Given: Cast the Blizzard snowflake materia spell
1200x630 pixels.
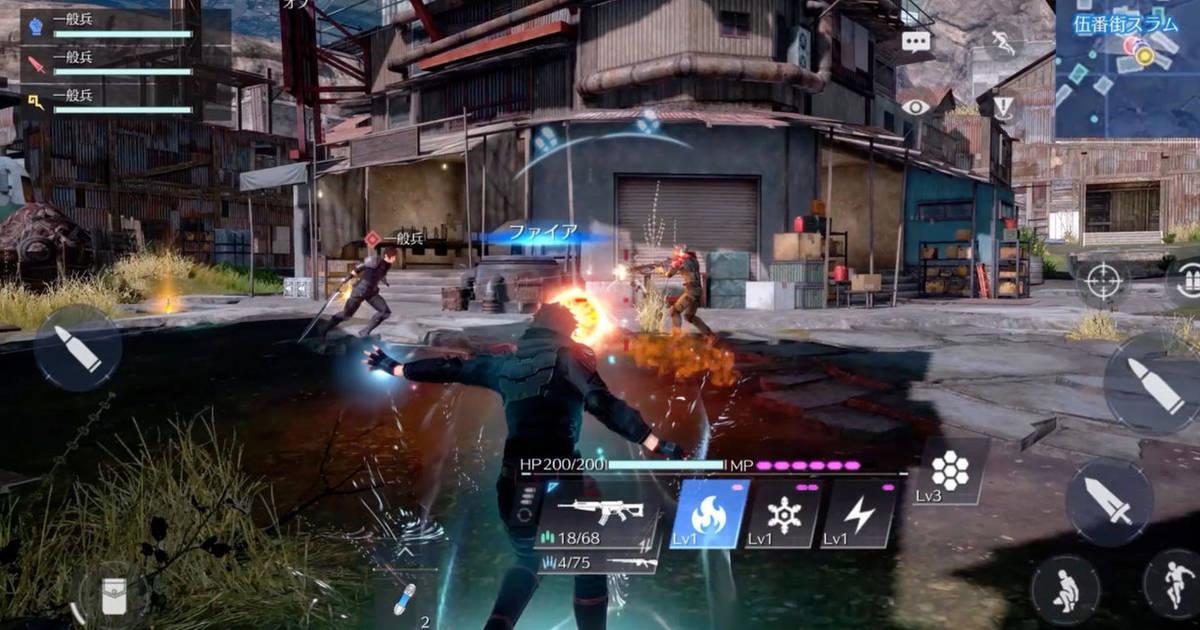Looking at the screenshot, I should pos(784,515).
